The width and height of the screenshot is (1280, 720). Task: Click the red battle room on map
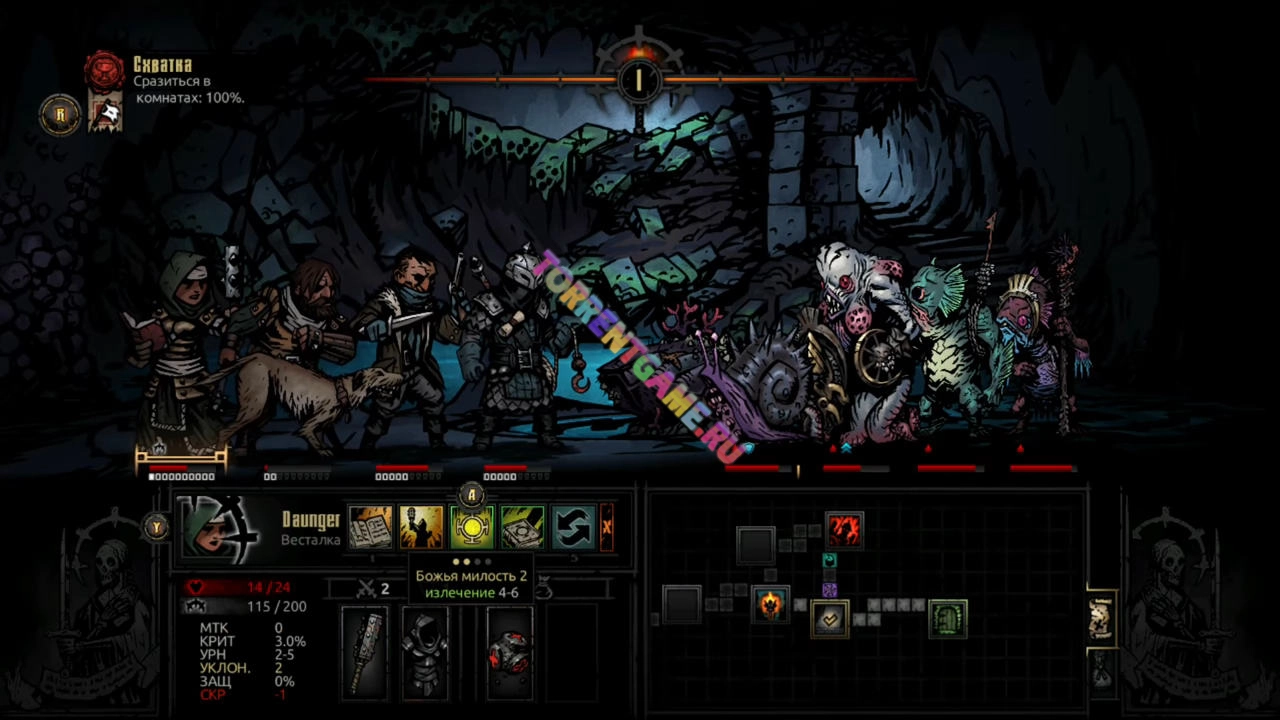click(x=844, y=530)
